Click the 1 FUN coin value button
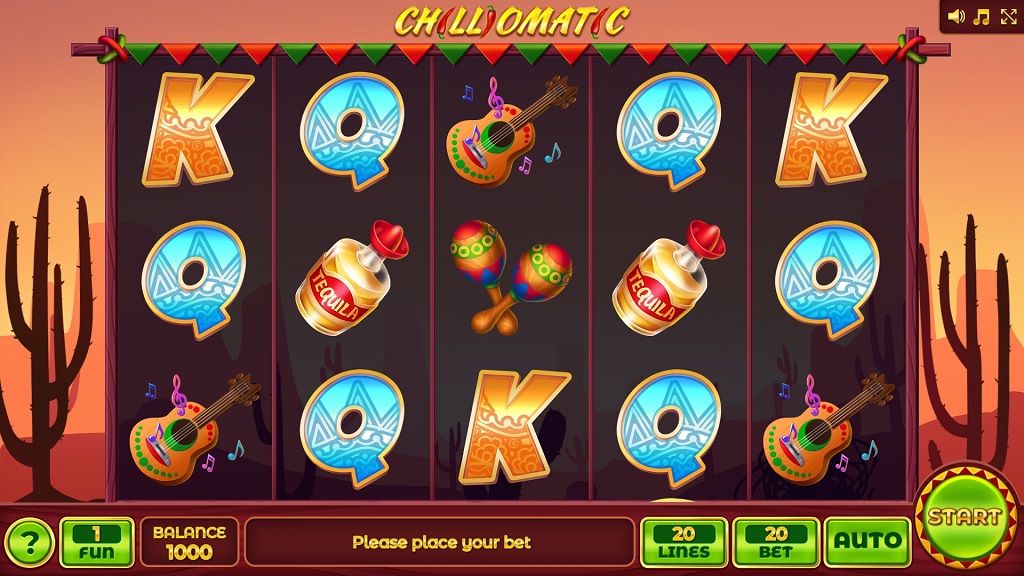This screenshot has height=576, width=1024. coord(97,542)
